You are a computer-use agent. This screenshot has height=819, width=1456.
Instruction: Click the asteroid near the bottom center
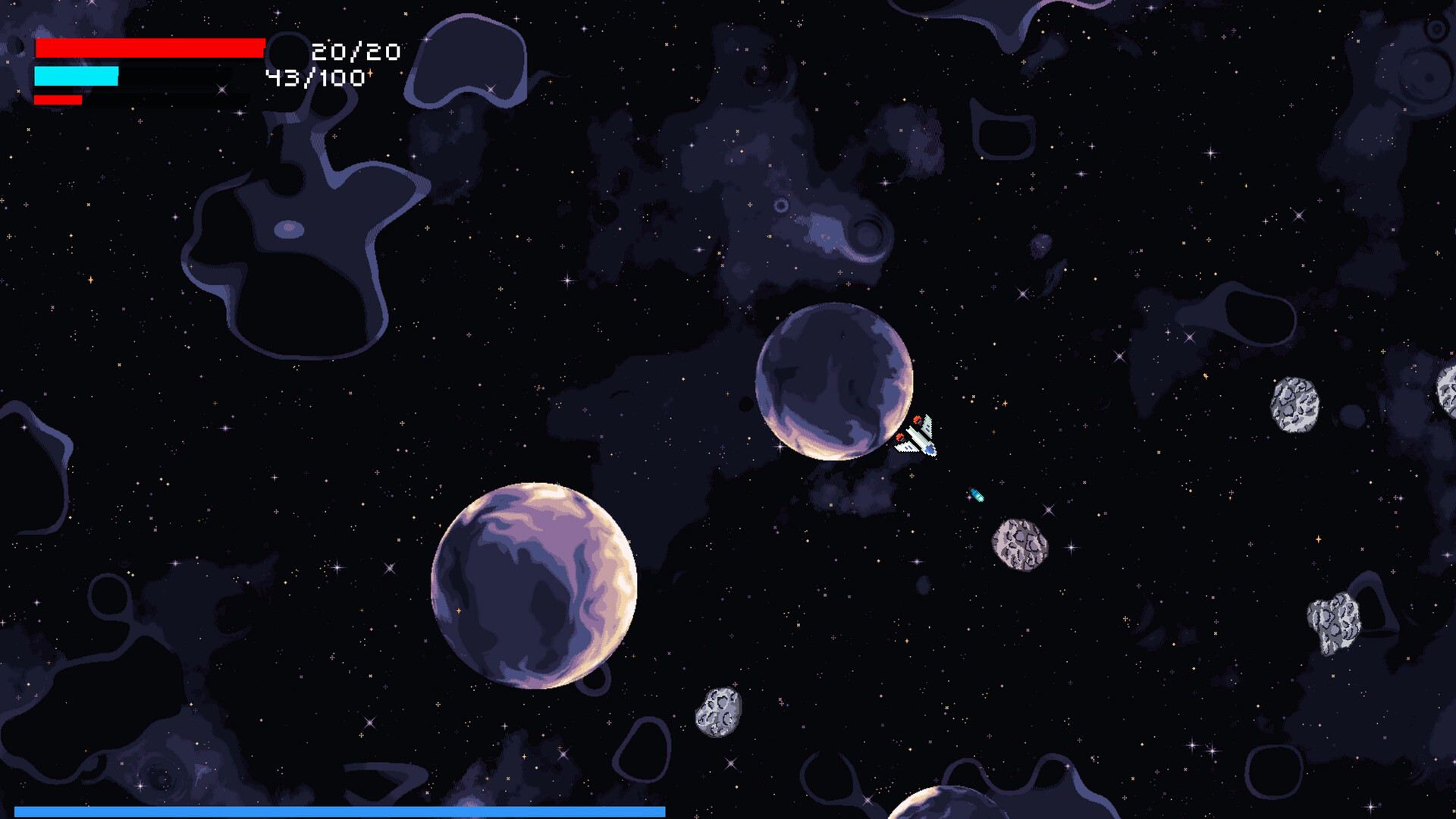[x=717, y=713]
